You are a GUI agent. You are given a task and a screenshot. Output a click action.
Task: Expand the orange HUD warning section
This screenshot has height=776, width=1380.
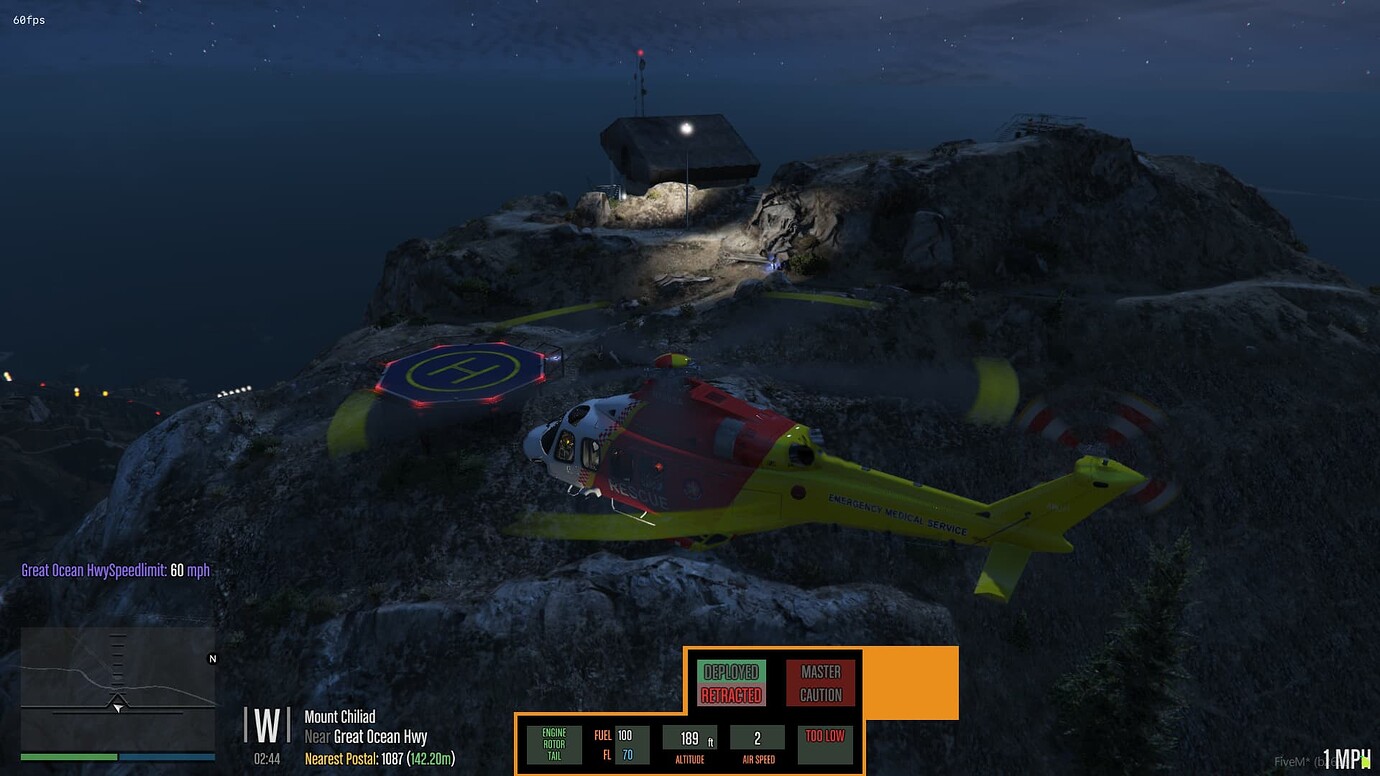coord(910,682)
